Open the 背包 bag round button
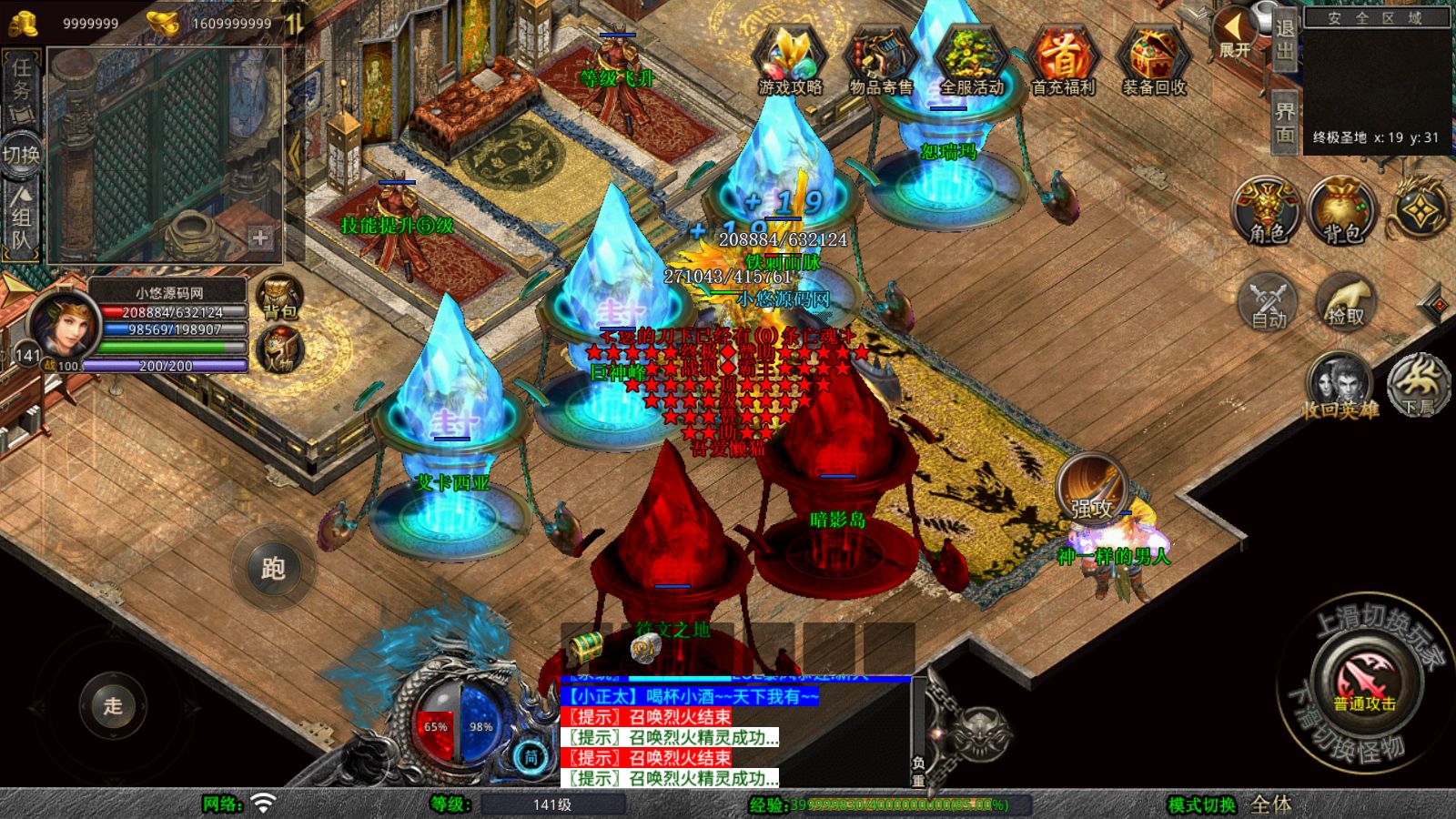Viewport: 1456px width, 819px height. 1341,211
